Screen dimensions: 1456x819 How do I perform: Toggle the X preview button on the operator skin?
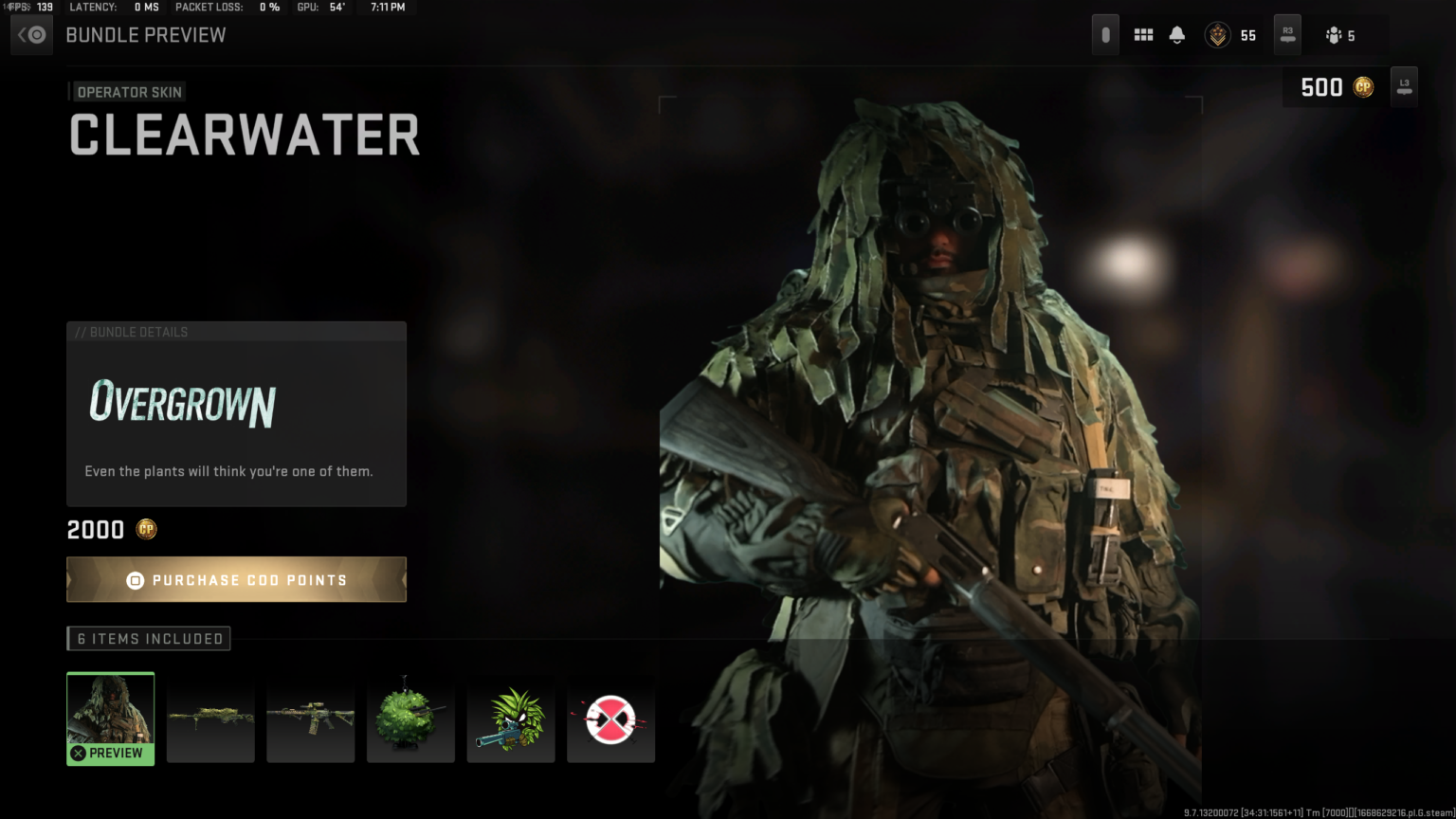tap(77, 753)
